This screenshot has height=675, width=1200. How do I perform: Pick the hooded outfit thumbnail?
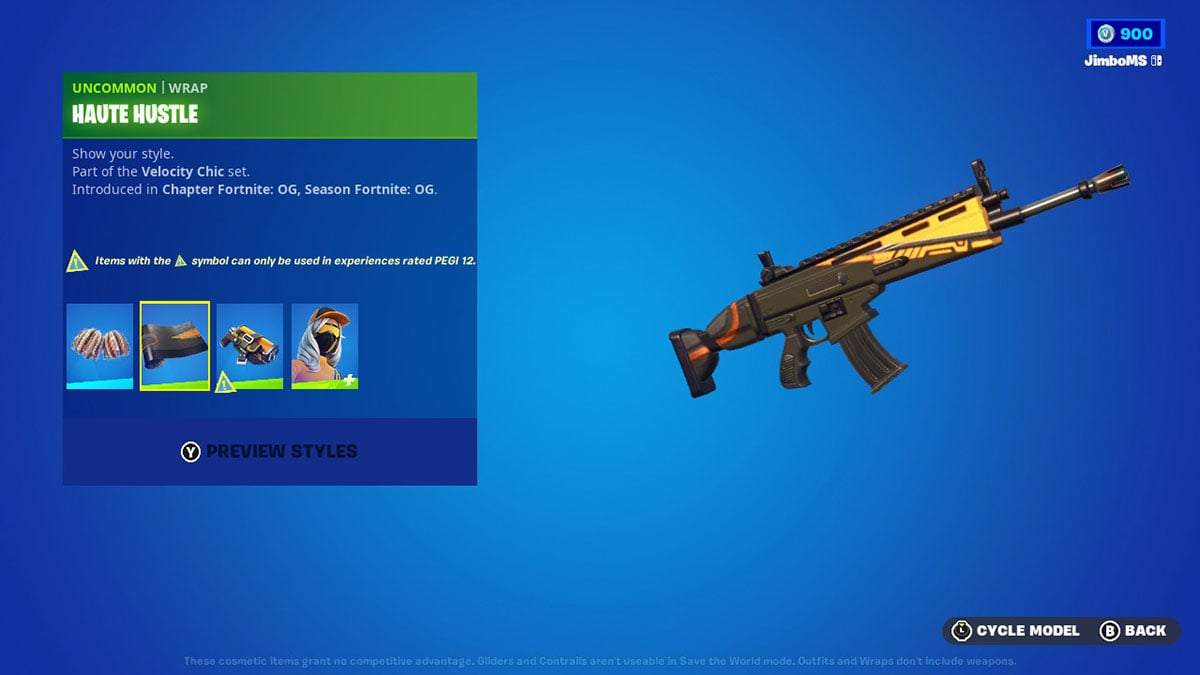(x=325, y=346)
